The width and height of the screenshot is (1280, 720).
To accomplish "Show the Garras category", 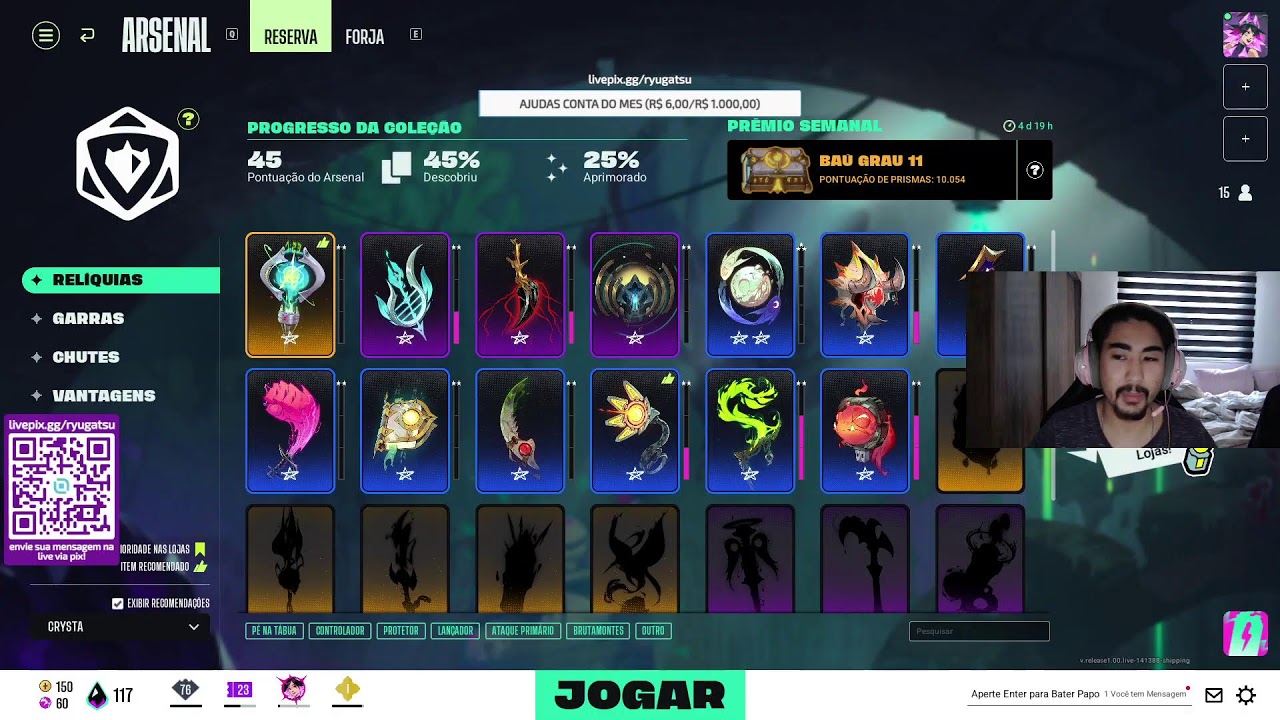I will tap(88, 318).
